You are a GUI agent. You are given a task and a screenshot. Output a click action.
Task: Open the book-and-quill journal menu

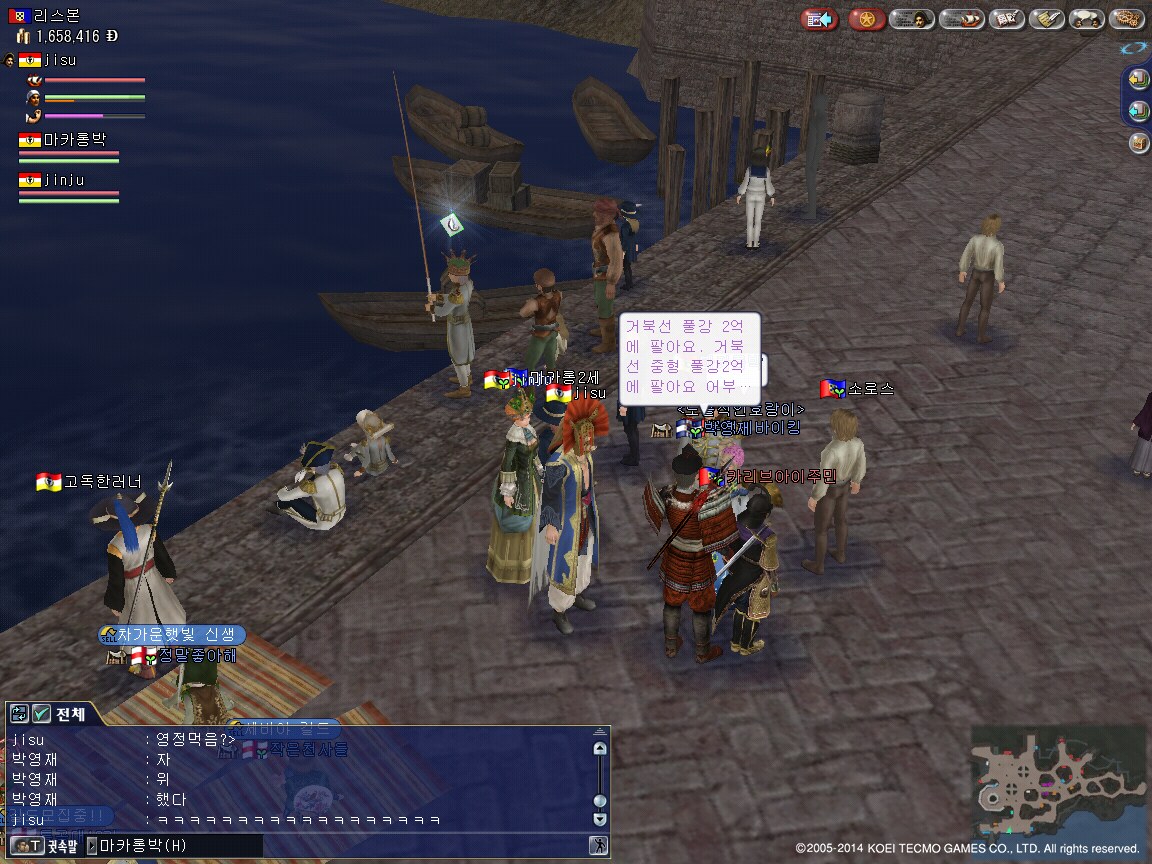(1006, 19)
